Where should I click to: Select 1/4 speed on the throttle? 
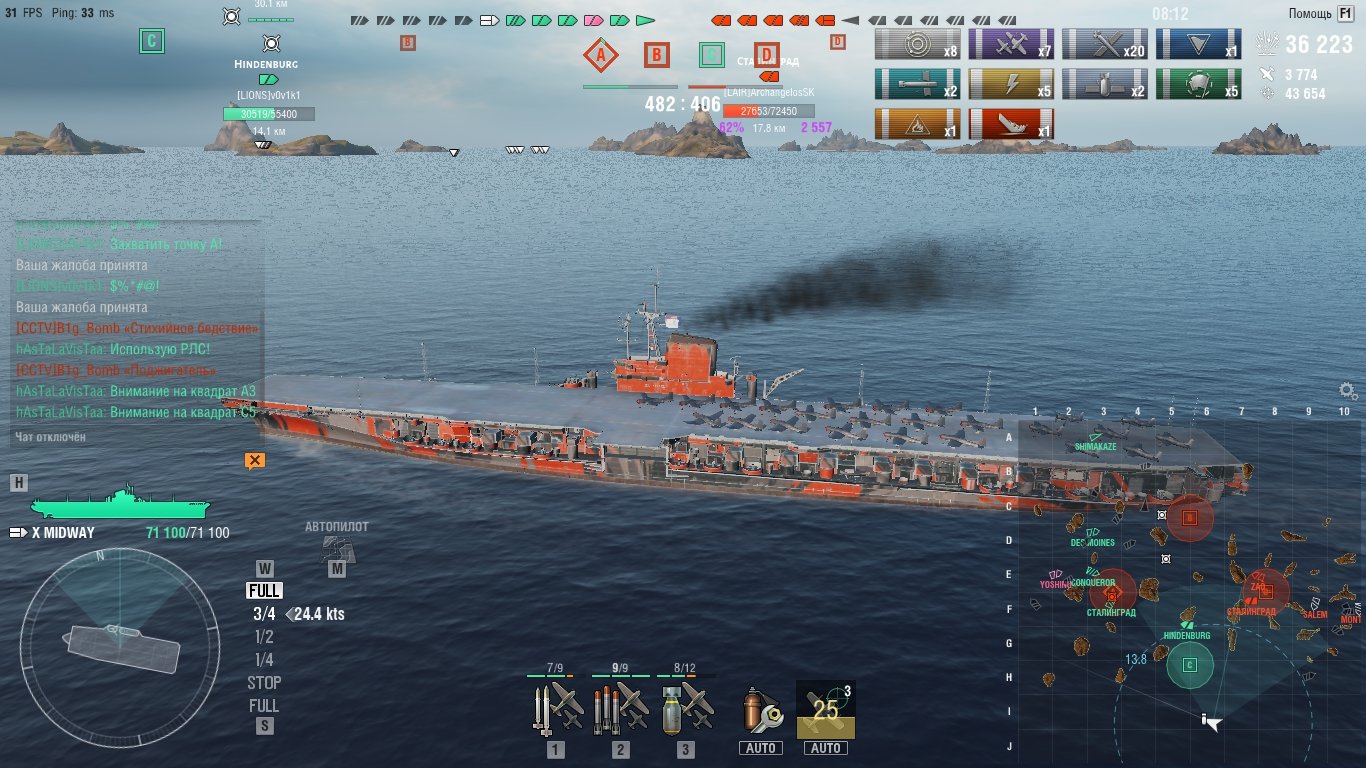pos(264,660)
